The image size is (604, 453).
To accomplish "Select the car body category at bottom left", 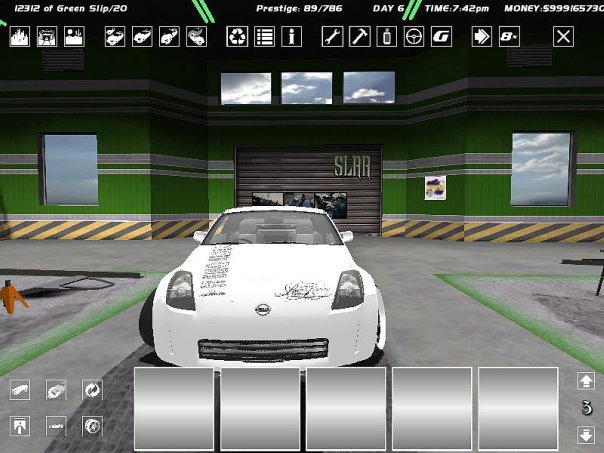I will 20,389.
